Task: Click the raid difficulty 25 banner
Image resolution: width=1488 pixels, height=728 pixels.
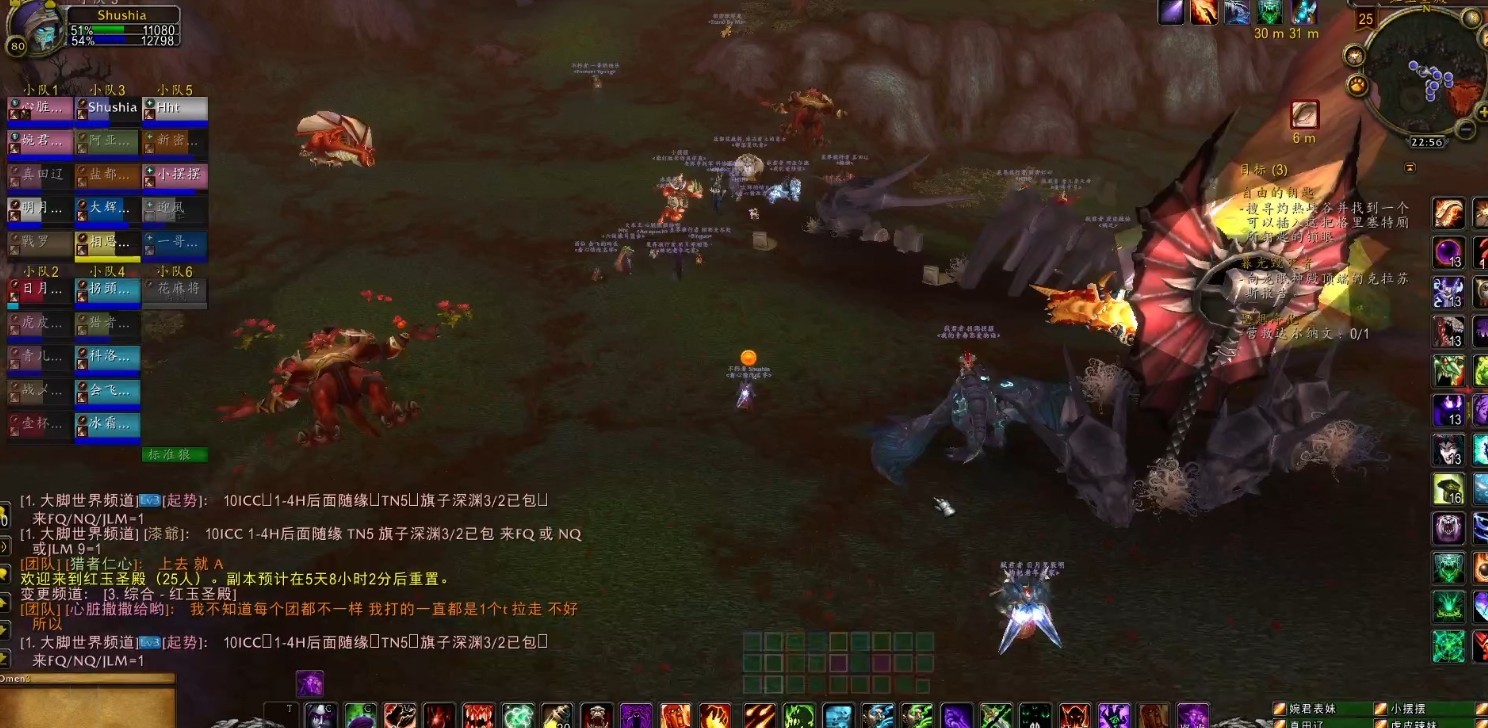Action: pyautogui.click(x=1365, y=18)
